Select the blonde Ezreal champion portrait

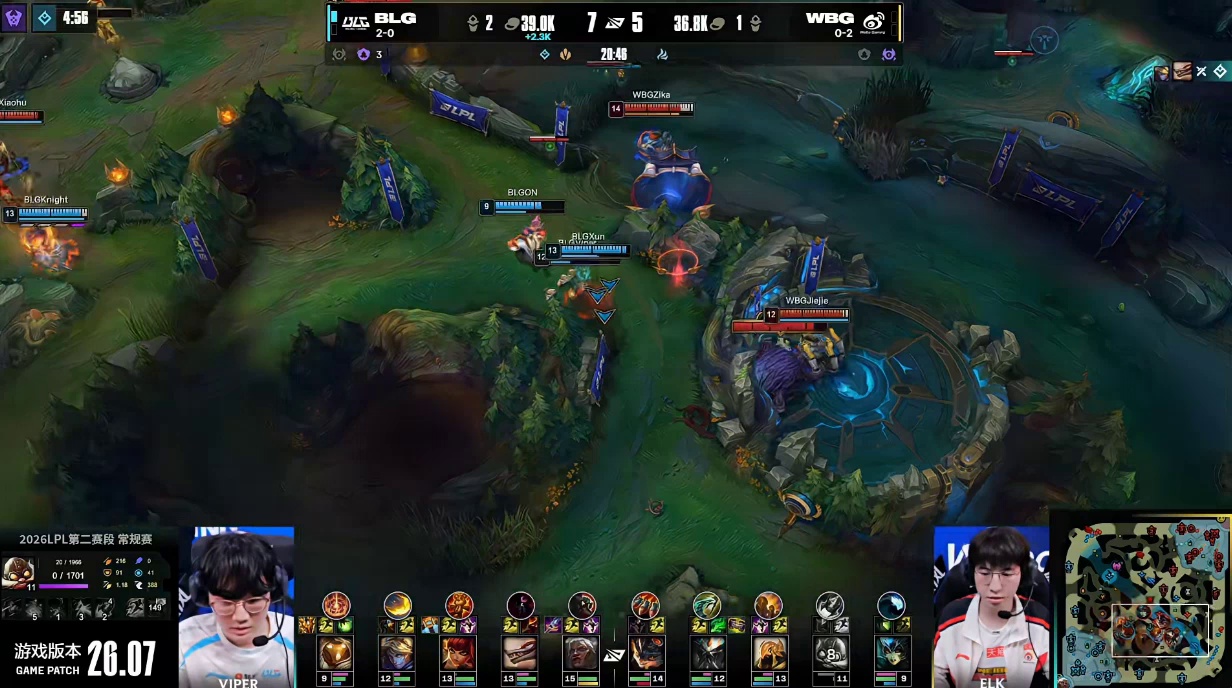(x=397, y=653)
